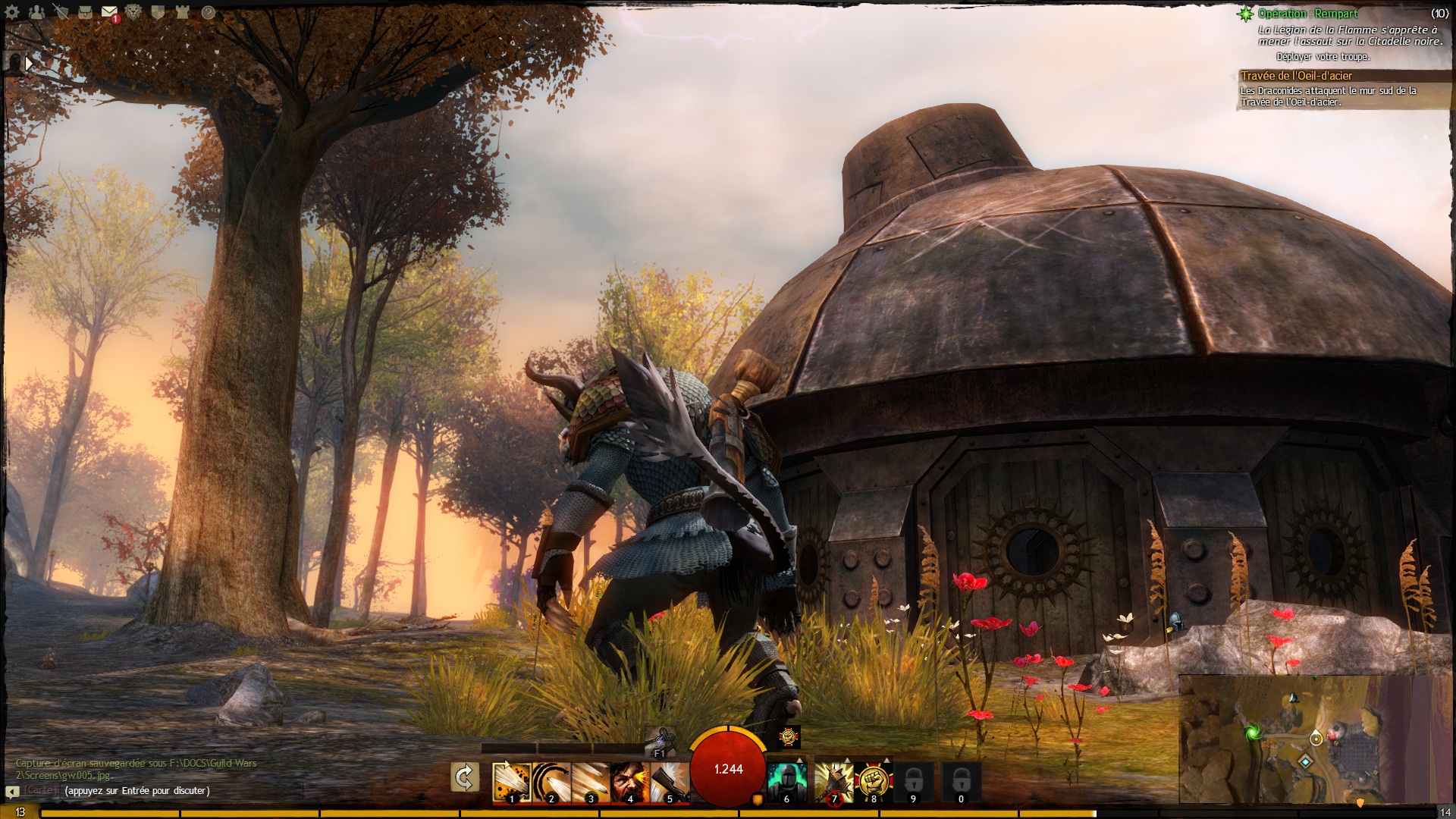The image size is (1456, 819).
Task: Open the lion trading post icon
Action: click(x=133, y=12)
